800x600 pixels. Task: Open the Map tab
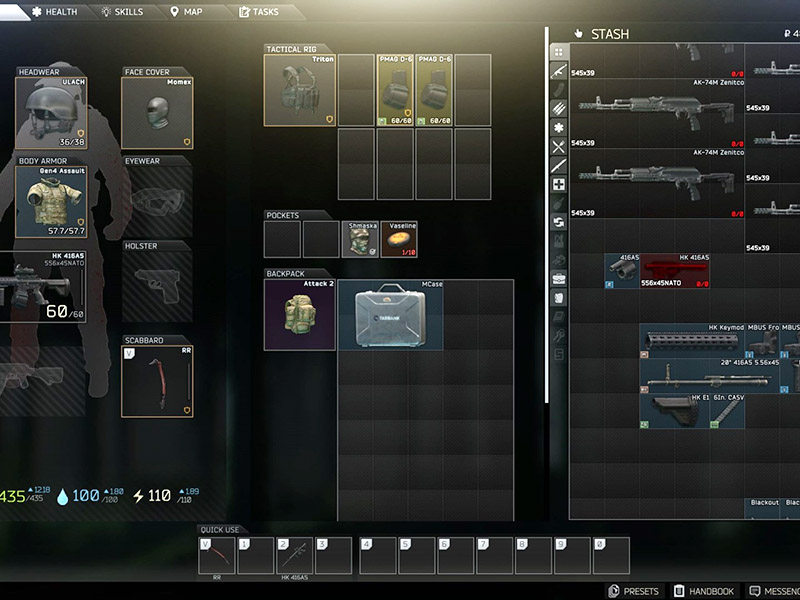[x=188, y=12]
